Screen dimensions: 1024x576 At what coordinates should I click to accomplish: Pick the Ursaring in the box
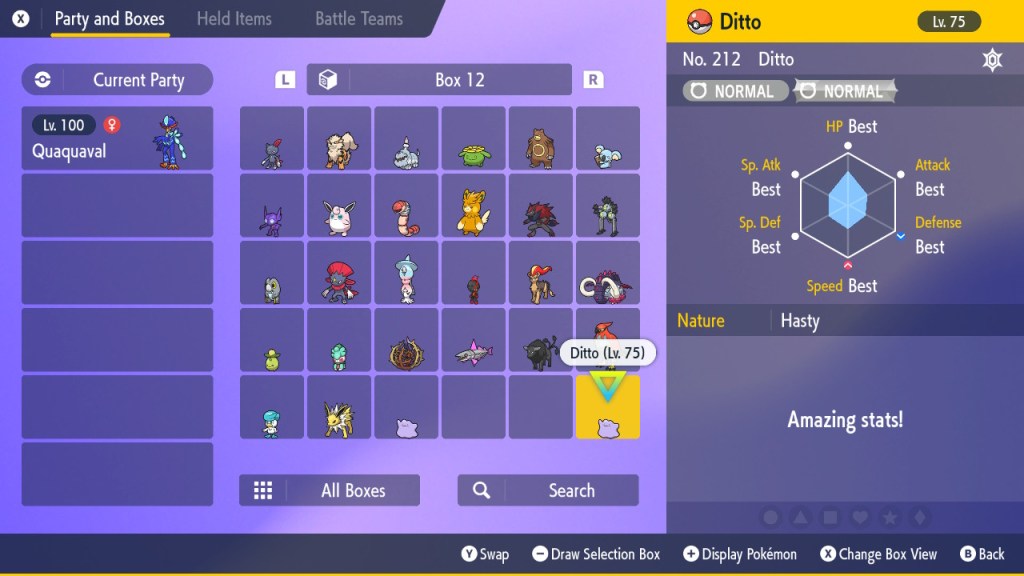click(541, 139)
